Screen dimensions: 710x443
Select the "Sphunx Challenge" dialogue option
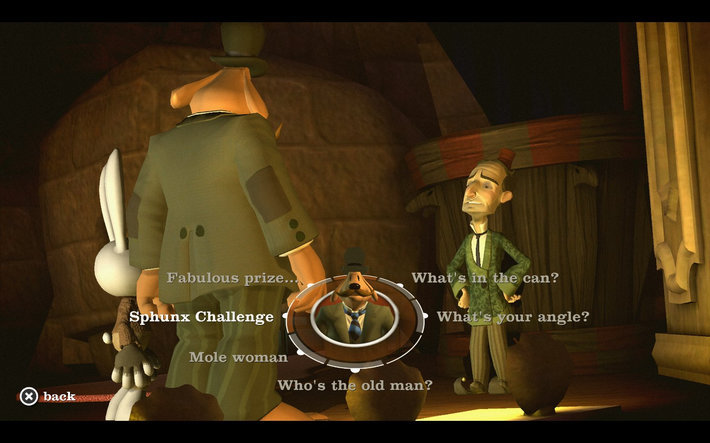coord(201,317)
